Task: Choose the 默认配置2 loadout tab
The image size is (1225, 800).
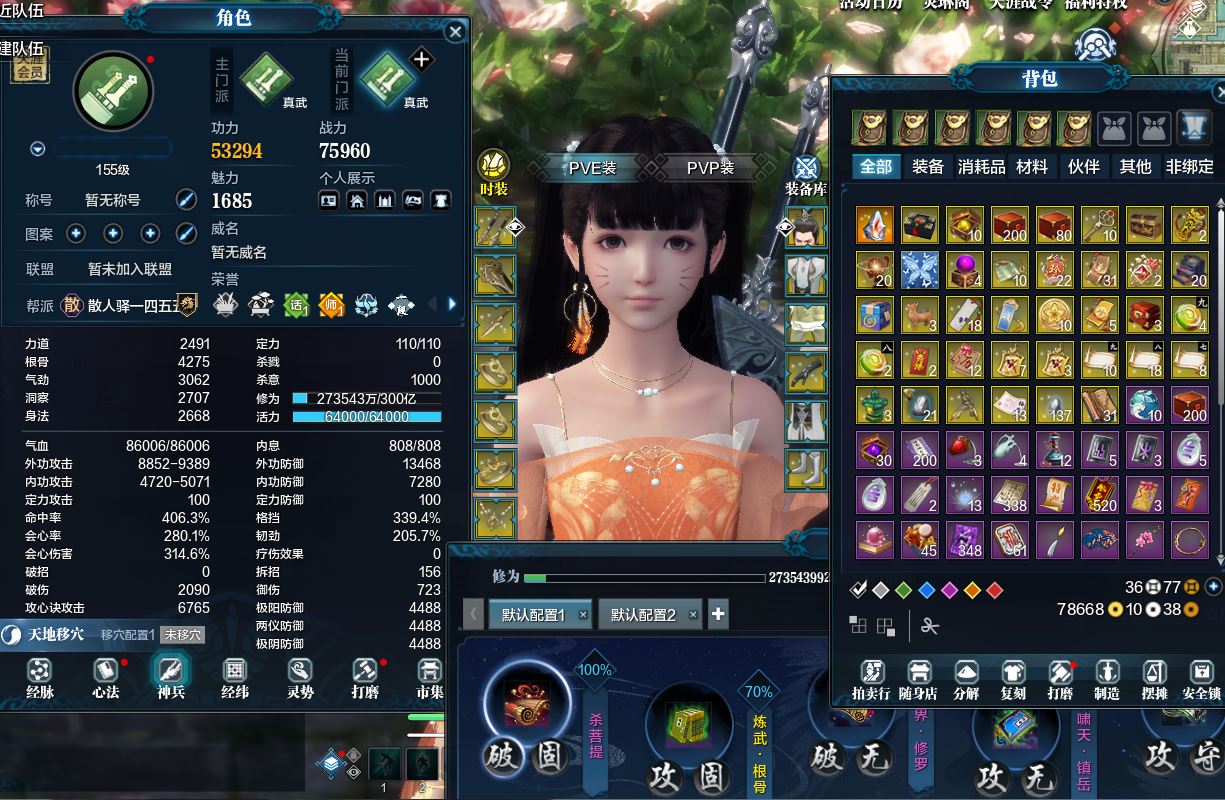Action: pyautogui.click(x=643, y=615)
